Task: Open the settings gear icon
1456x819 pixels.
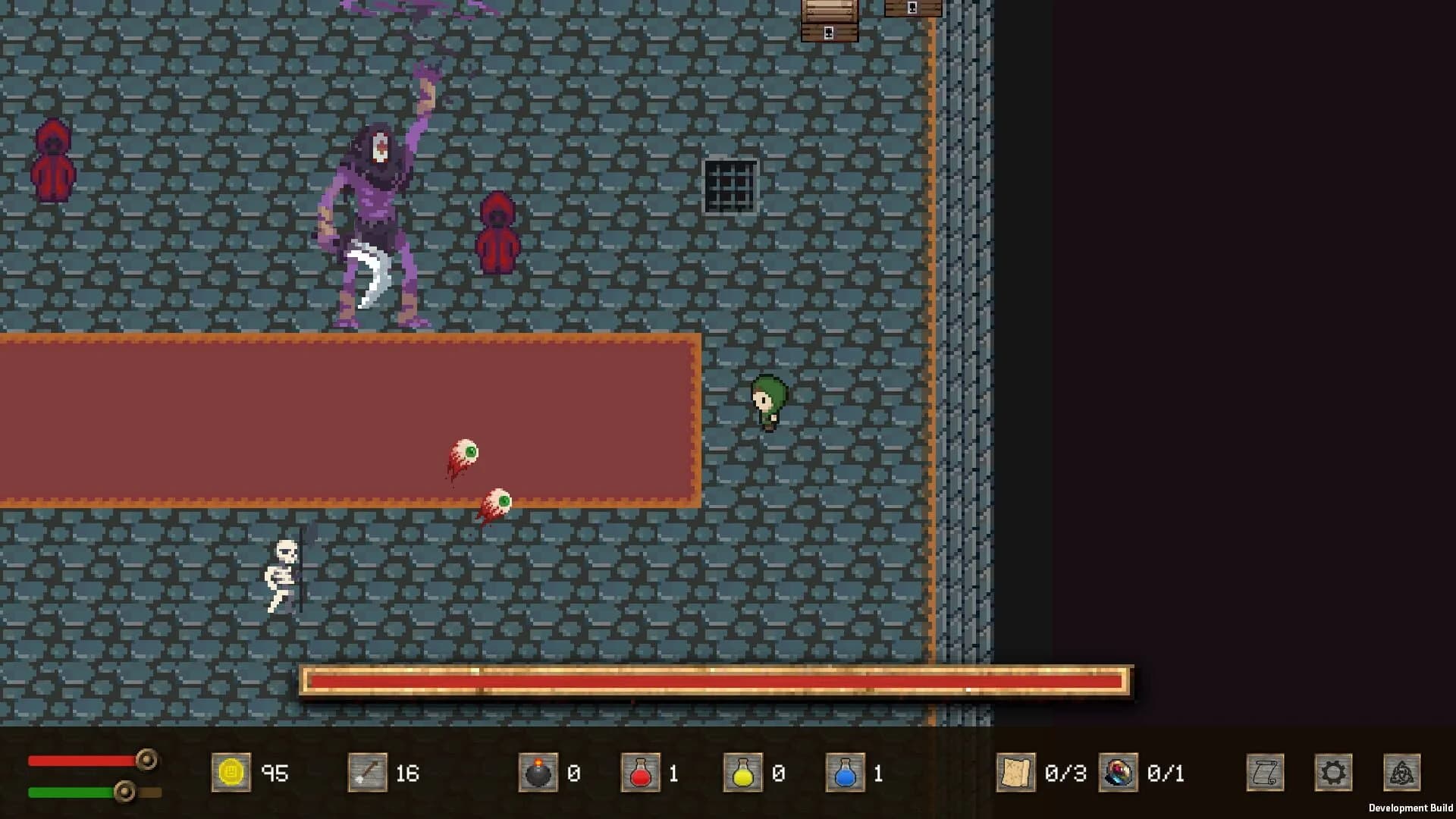Action: 1334,772
